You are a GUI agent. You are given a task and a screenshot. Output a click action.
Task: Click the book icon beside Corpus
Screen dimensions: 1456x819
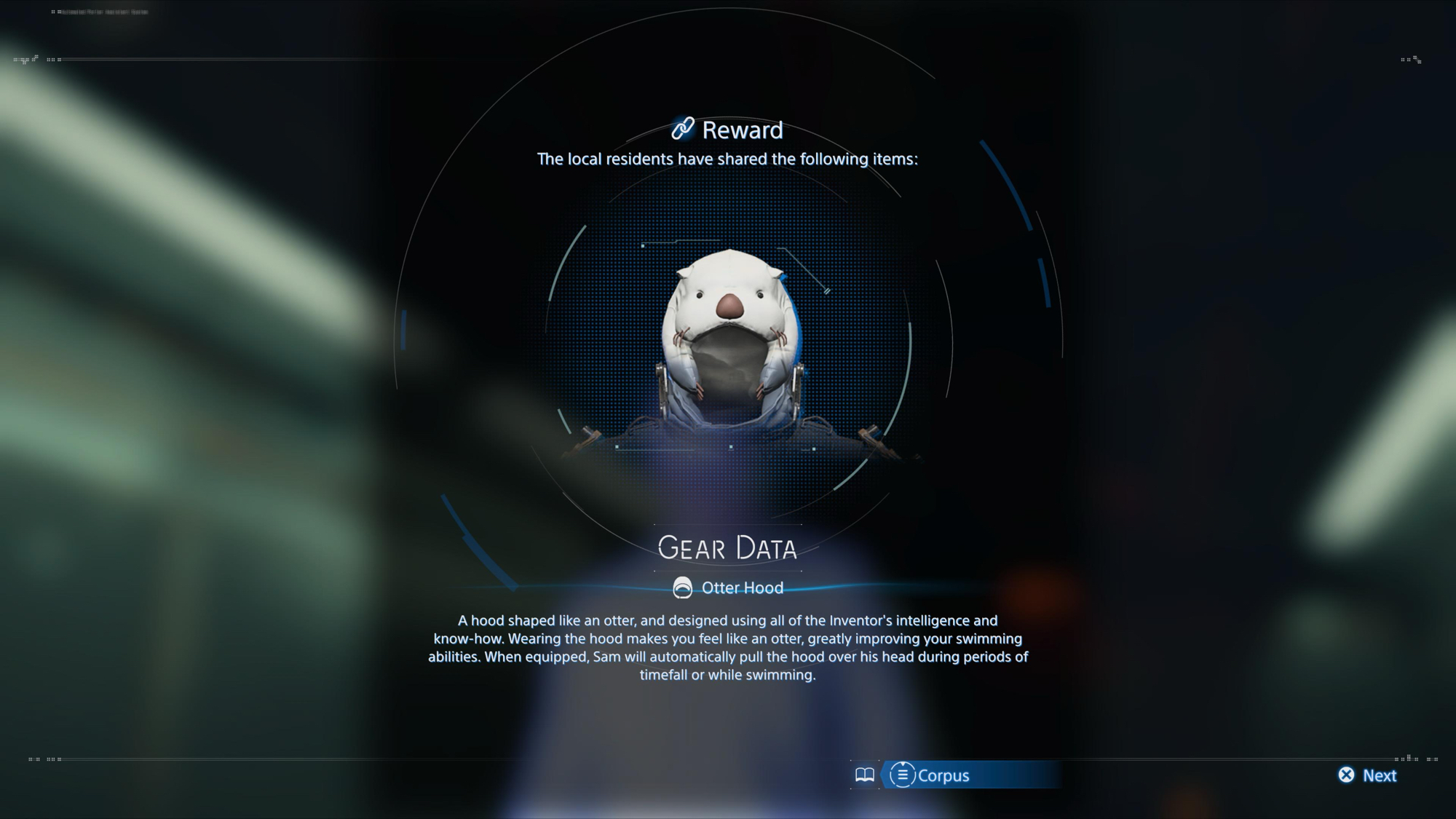(864, 775)
